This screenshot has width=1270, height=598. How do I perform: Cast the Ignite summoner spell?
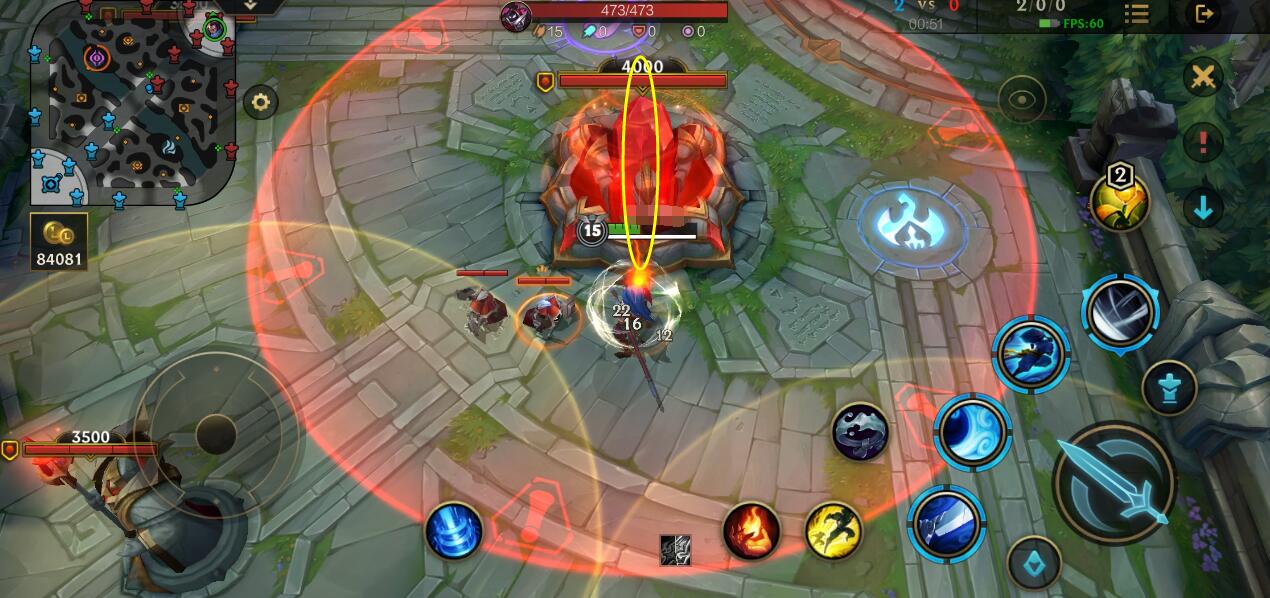tap(751, 530)
